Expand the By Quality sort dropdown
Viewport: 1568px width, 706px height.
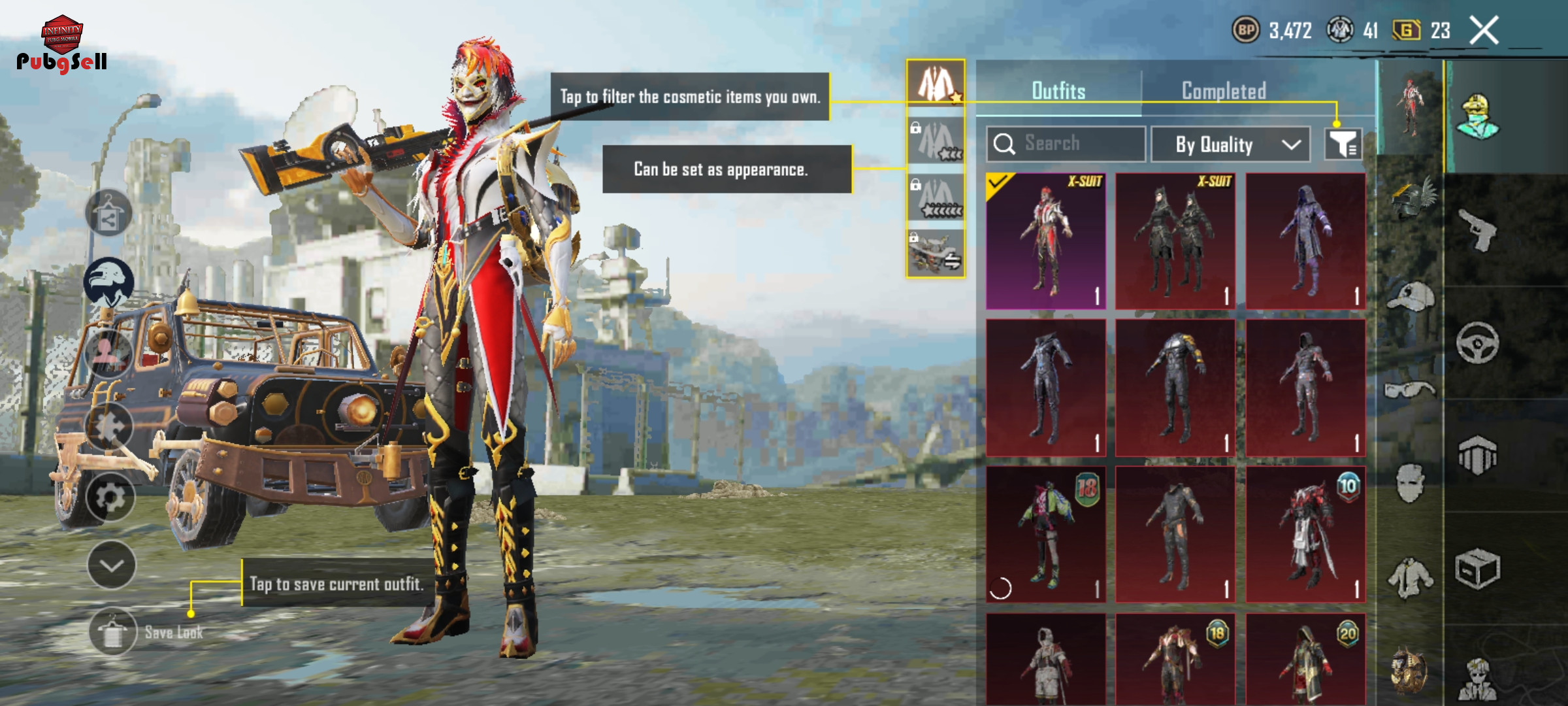pyautogui.click(x=1230, y=144)
